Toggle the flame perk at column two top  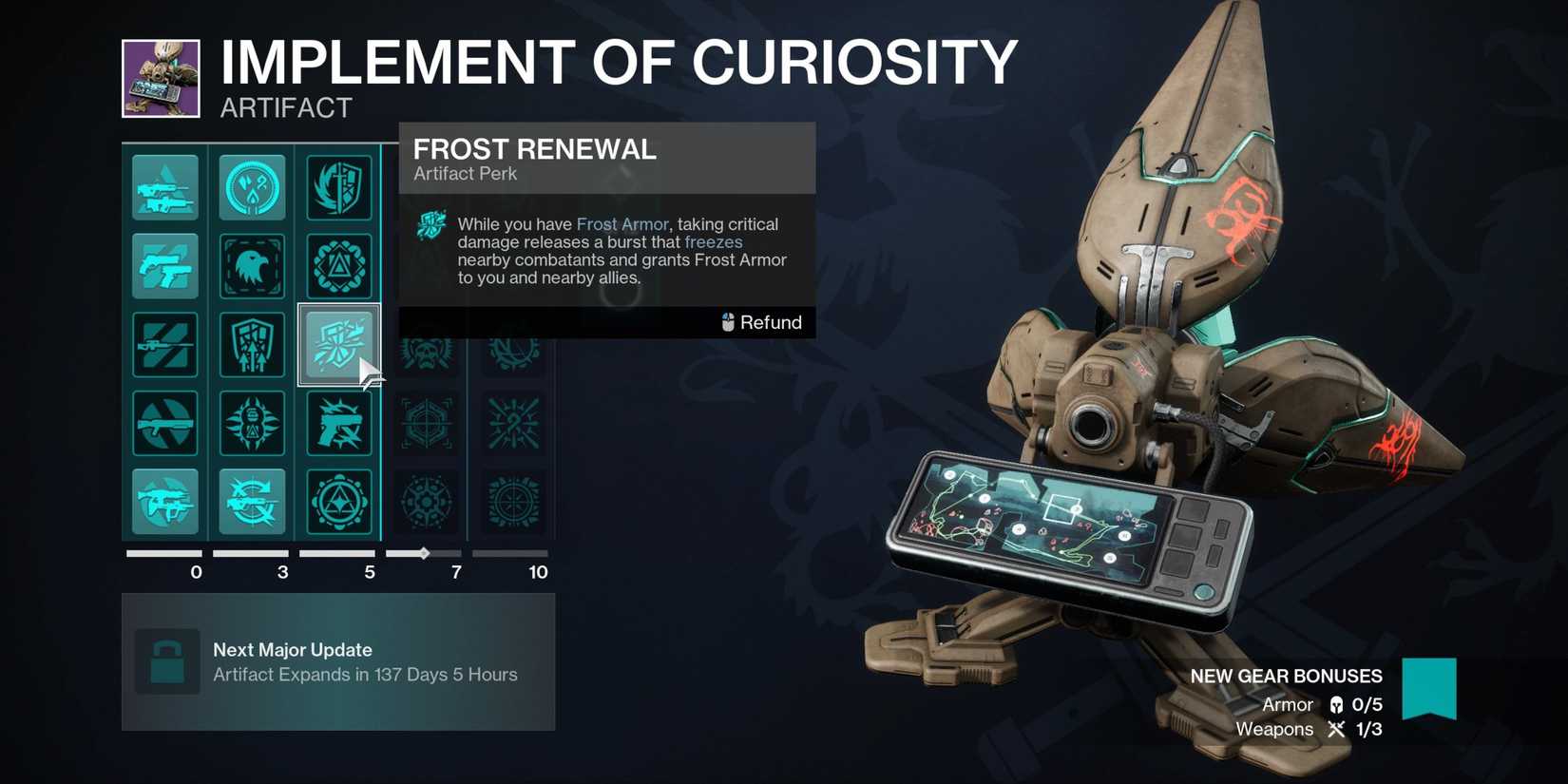[x=252, y=187]
